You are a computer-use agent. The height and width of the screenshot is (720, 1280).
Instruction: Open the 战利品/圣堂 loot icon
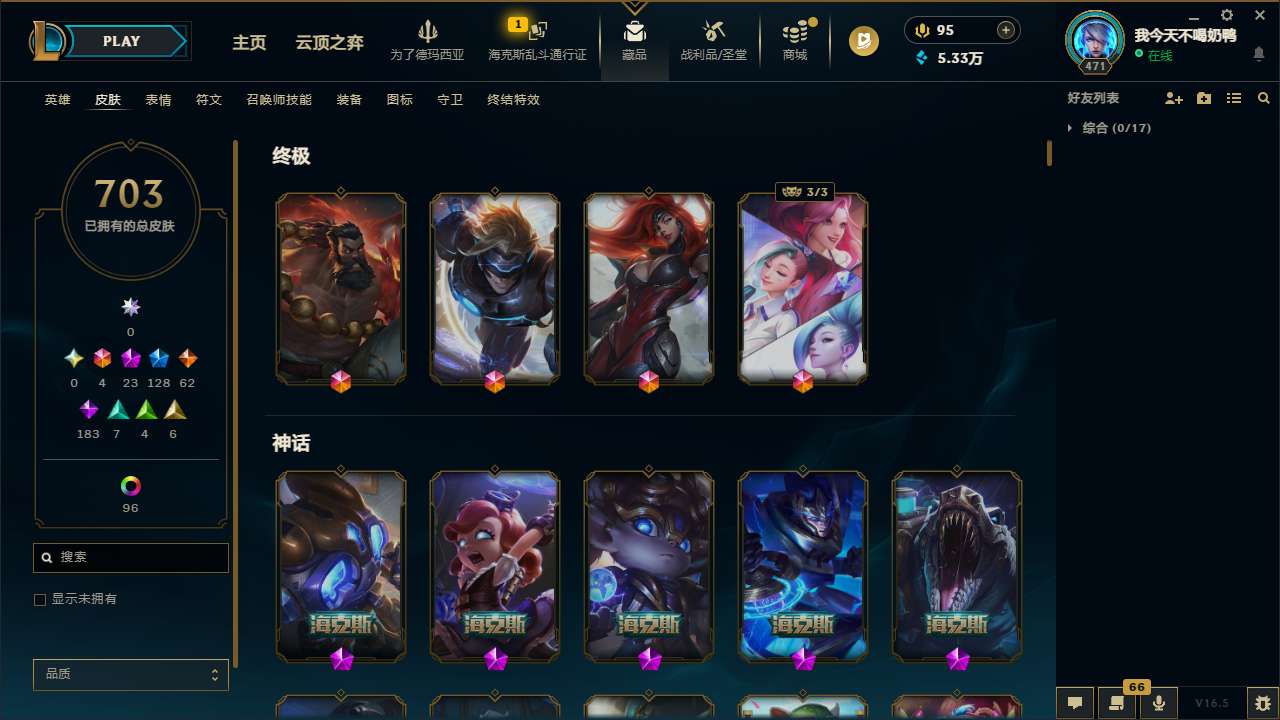point(714,38)
